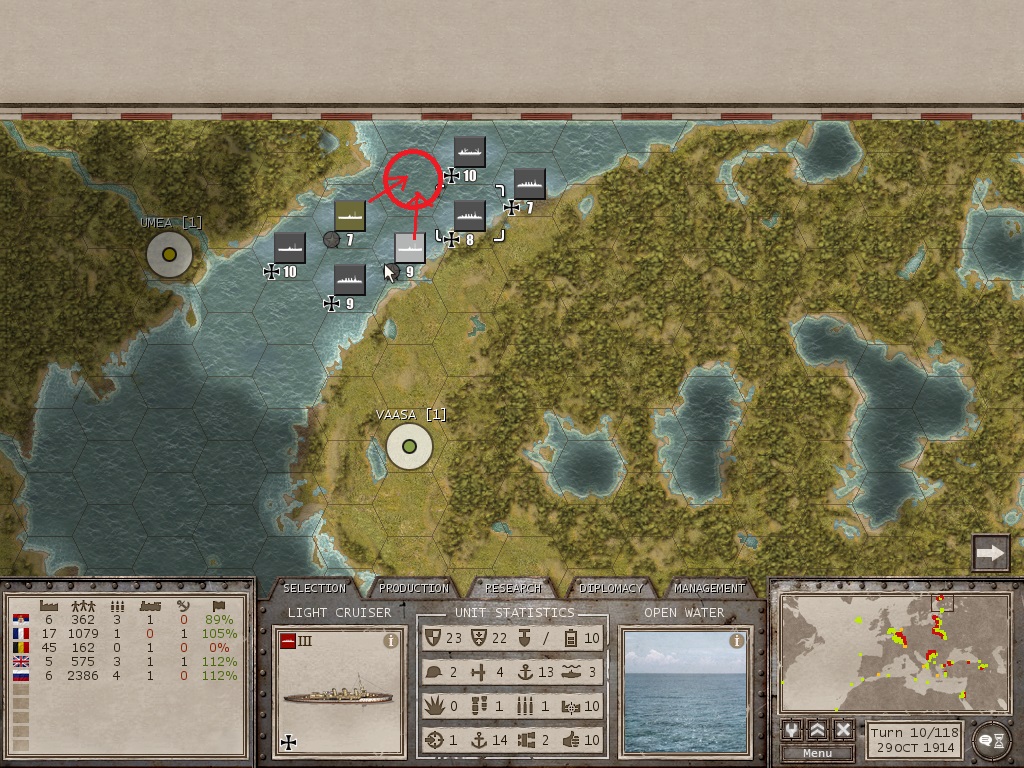Switch to the Diplomacy tab
The height and width of the screenshot is (768, 1024).
click(611, 588)
